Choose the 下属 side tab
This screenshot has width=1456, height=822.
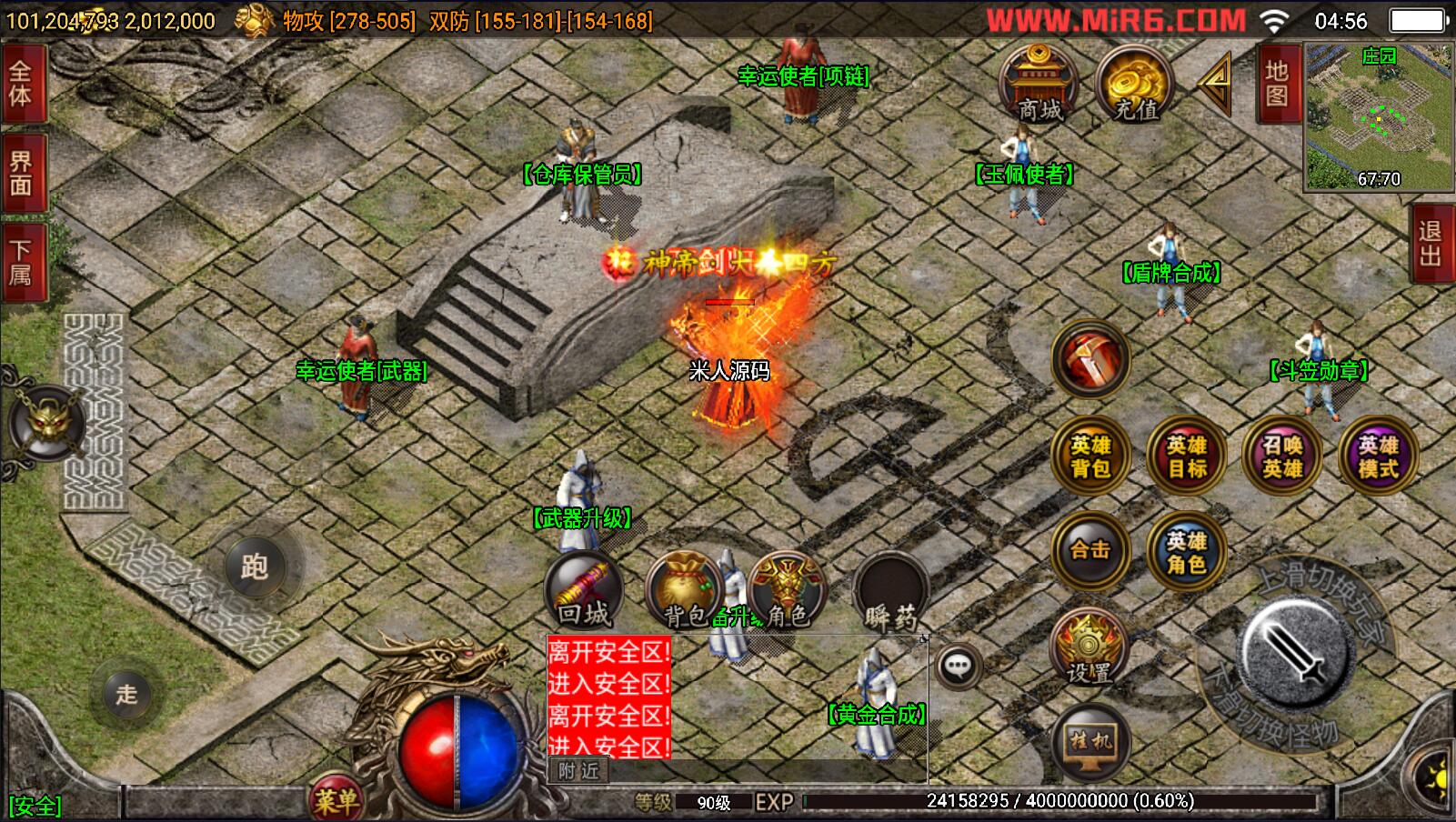[x=21, y=263]
